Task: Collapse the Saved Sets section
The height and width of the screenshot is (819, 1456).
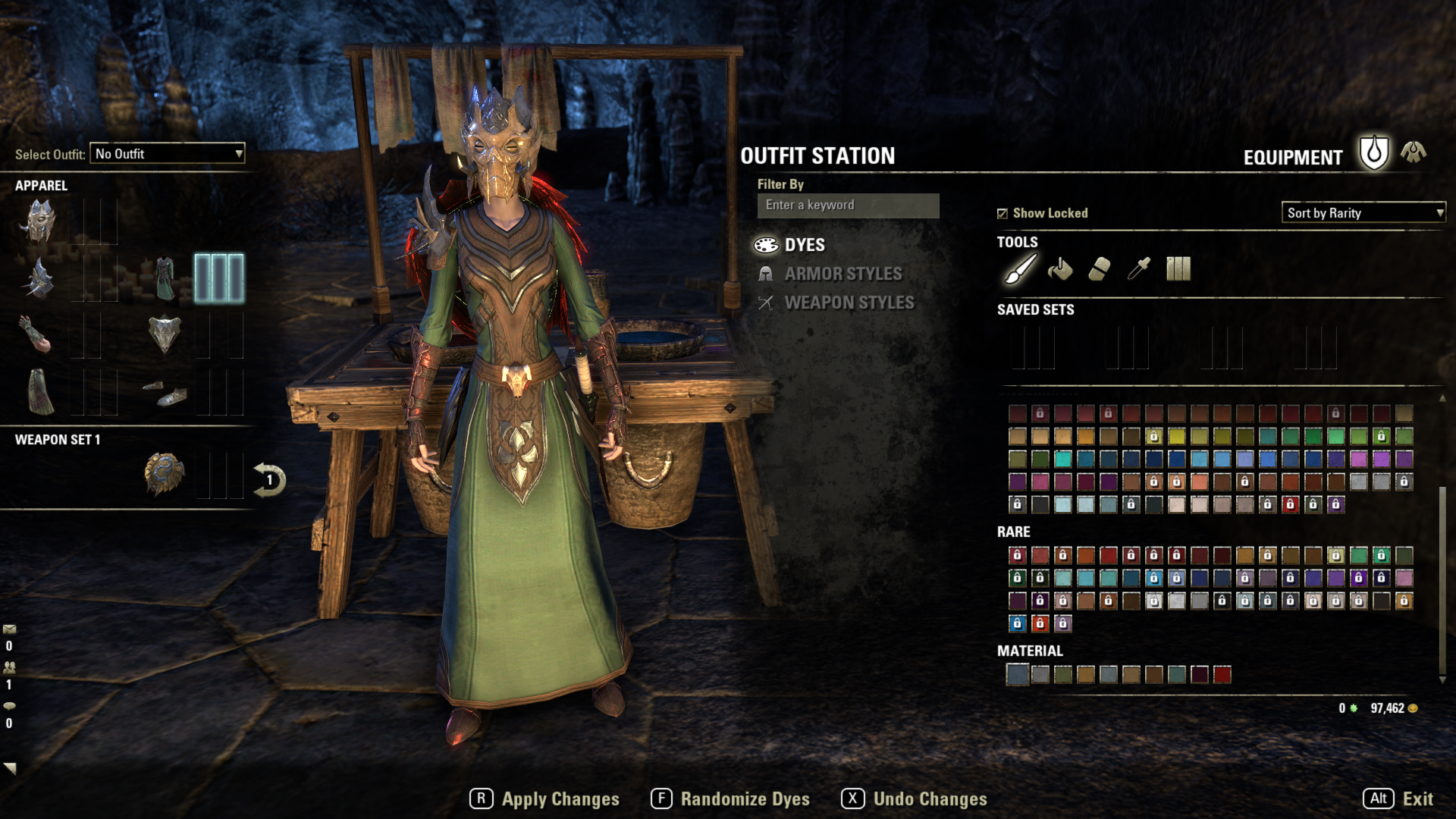Action: point(1036,309)
